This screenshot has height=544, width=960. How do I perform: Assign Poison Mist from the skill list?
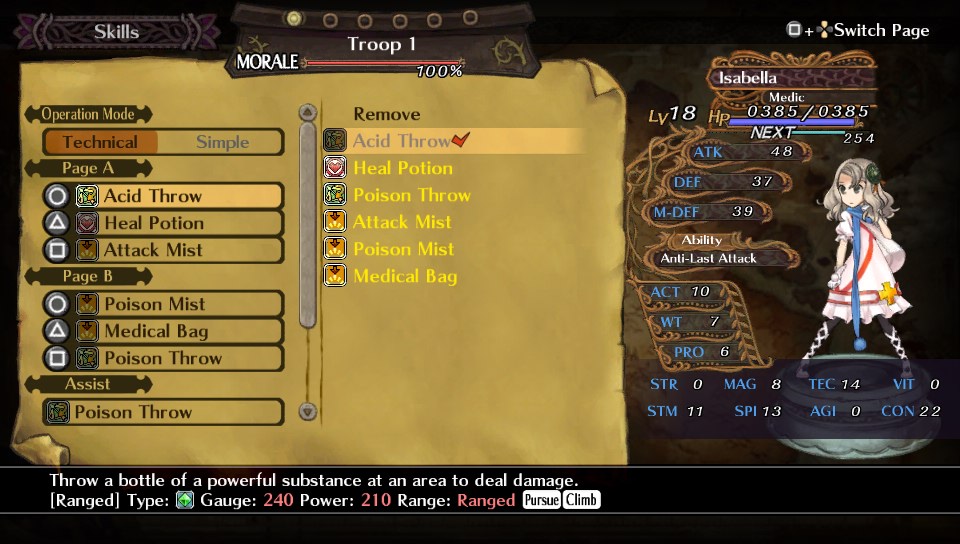pos(403,249)
